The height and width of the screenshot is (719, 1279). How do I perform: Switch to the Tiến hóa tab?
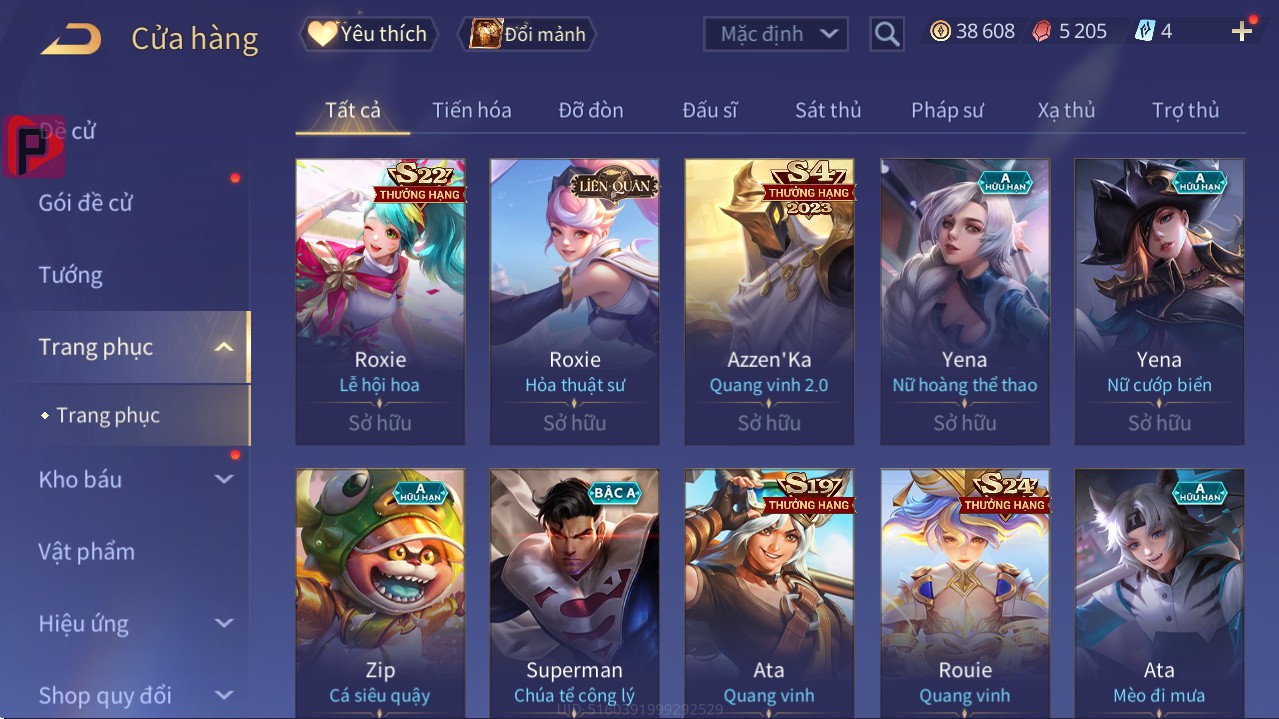click(x=471, y=110)
